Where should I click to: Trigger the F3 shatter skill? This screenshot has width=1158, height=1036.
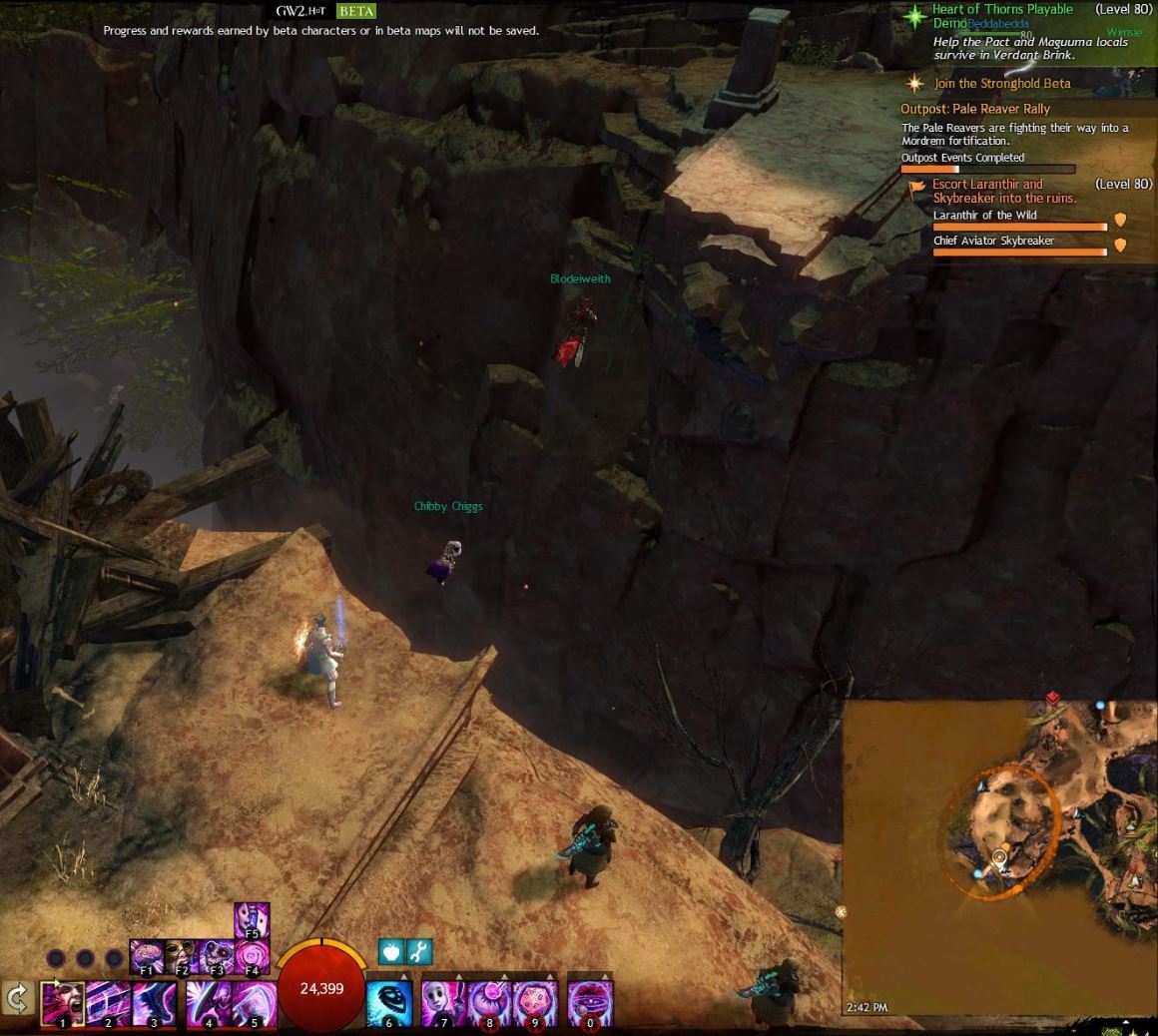pyautogui.click(x=217, y=956)
